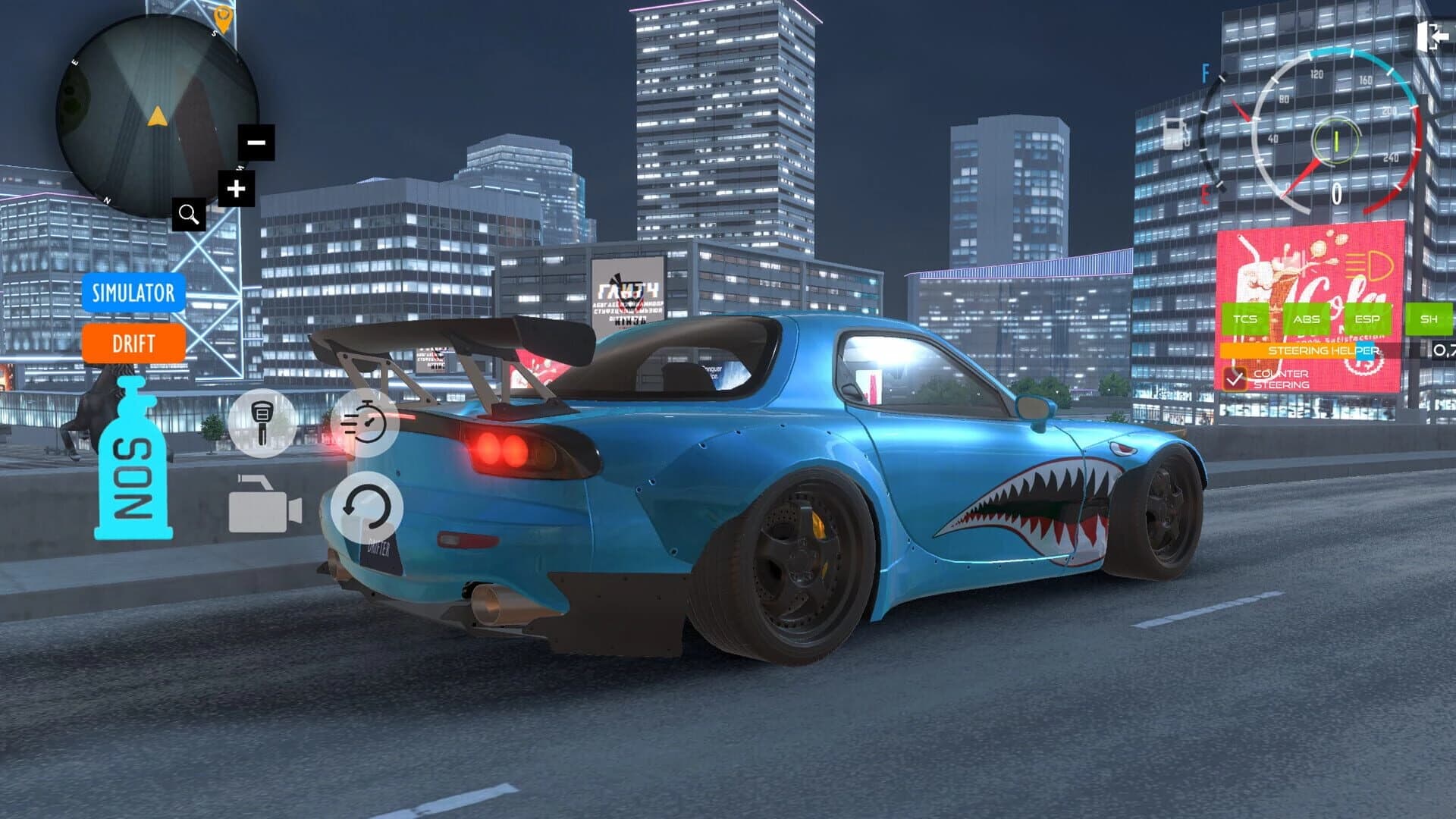Screen dimensions: 1456x819
Task: Start recording with the camera icon
Action: tap(266, 506)
